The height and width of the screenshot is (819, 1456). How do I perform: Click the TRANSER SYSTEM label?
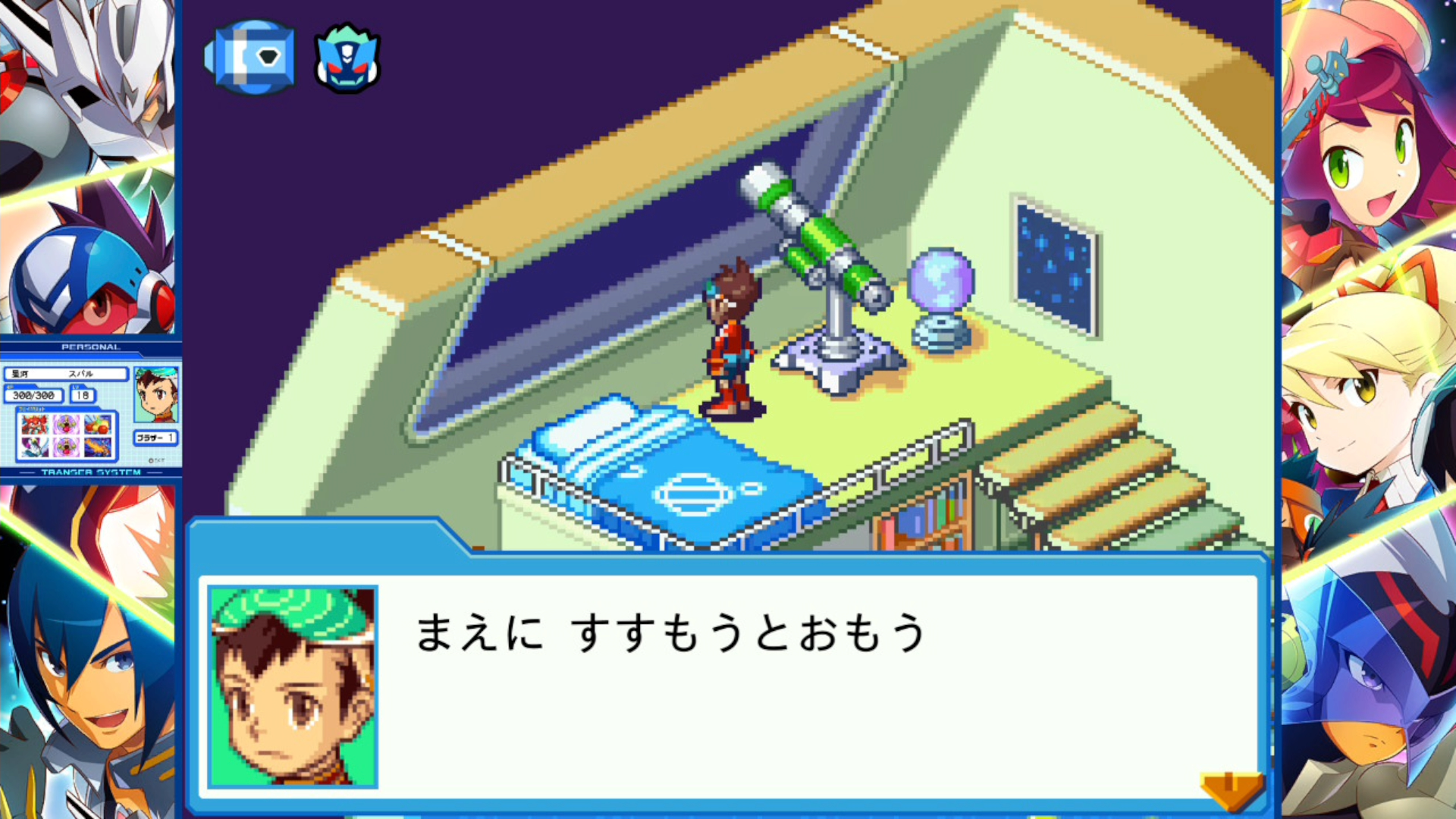tap(91, 472)
